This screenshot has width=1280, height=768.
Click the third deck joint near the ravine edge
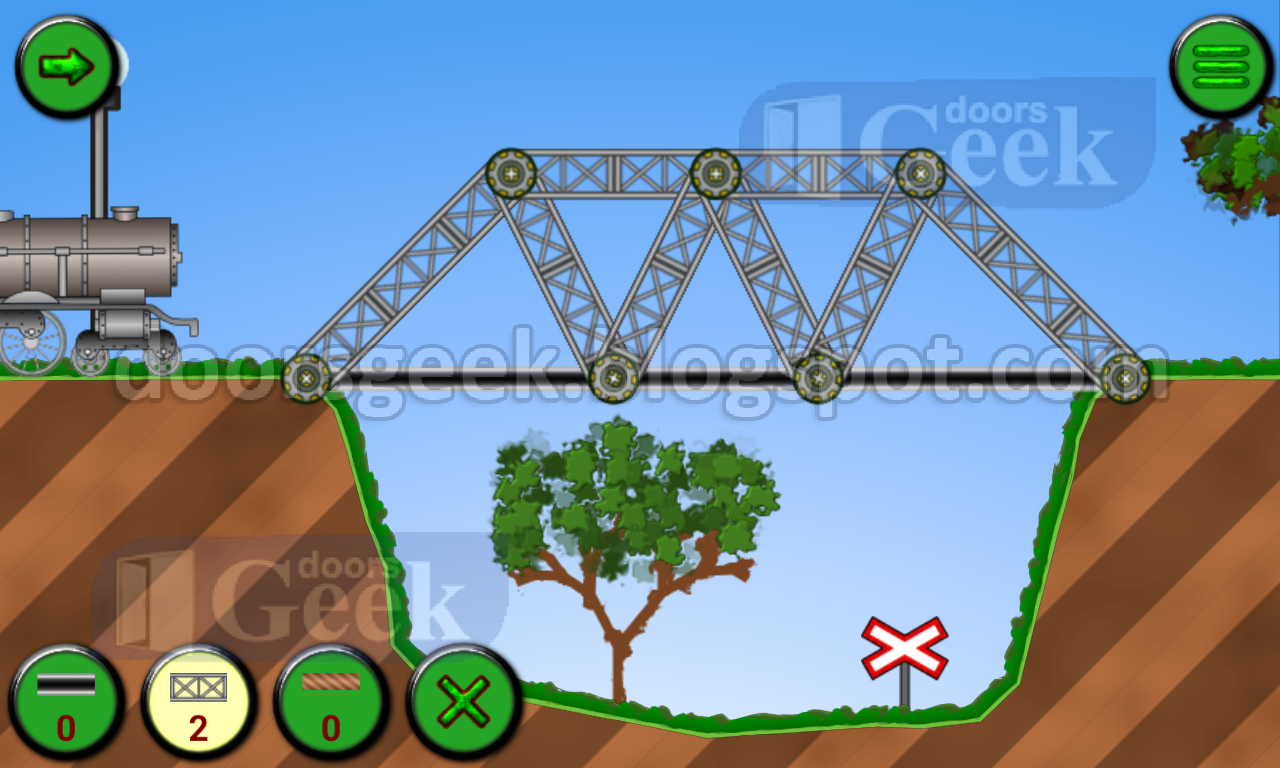[818, 378]
